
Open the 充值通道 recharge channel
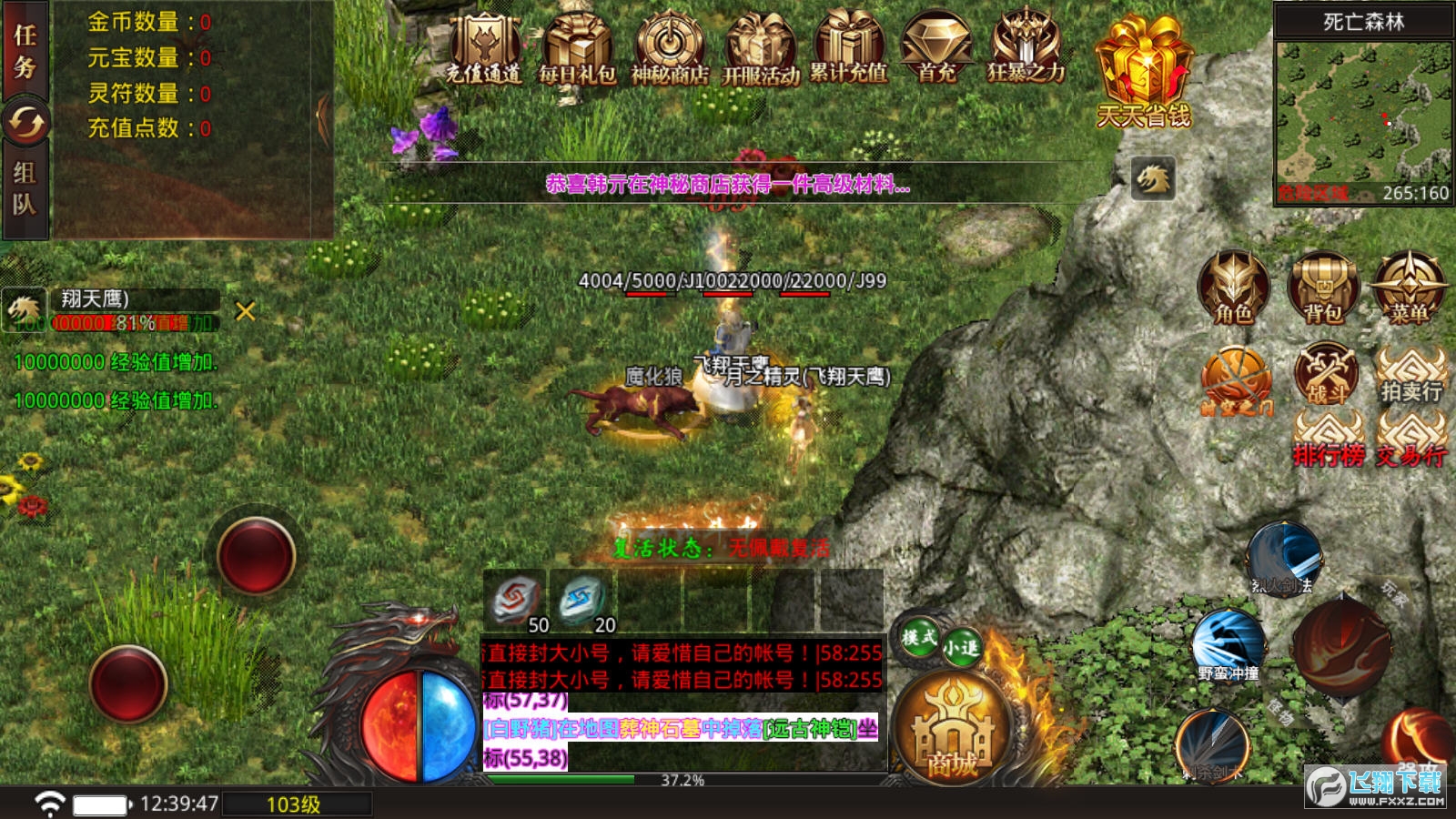484,49
